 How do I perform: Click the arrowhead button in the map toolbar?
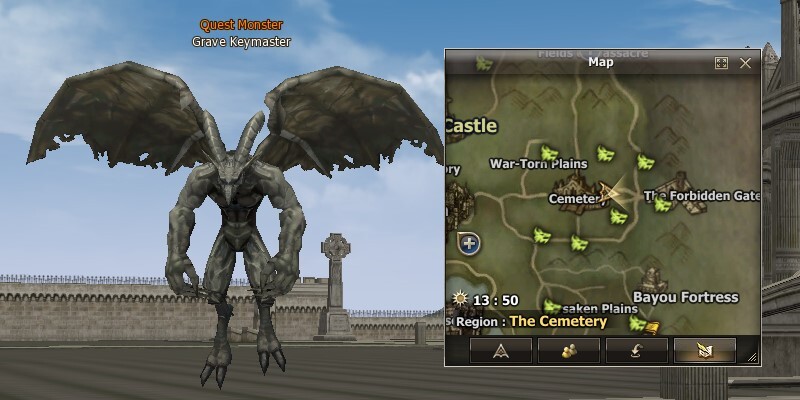click(x=500, y=349)
